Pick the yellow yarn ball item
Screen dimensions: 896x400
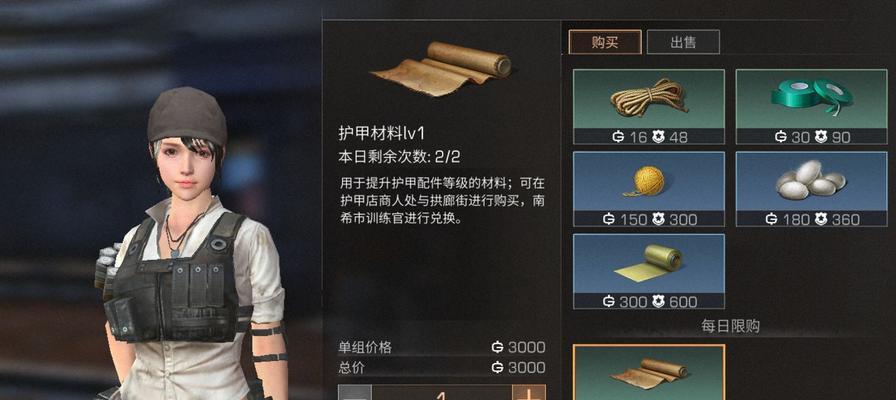[648, 188]
